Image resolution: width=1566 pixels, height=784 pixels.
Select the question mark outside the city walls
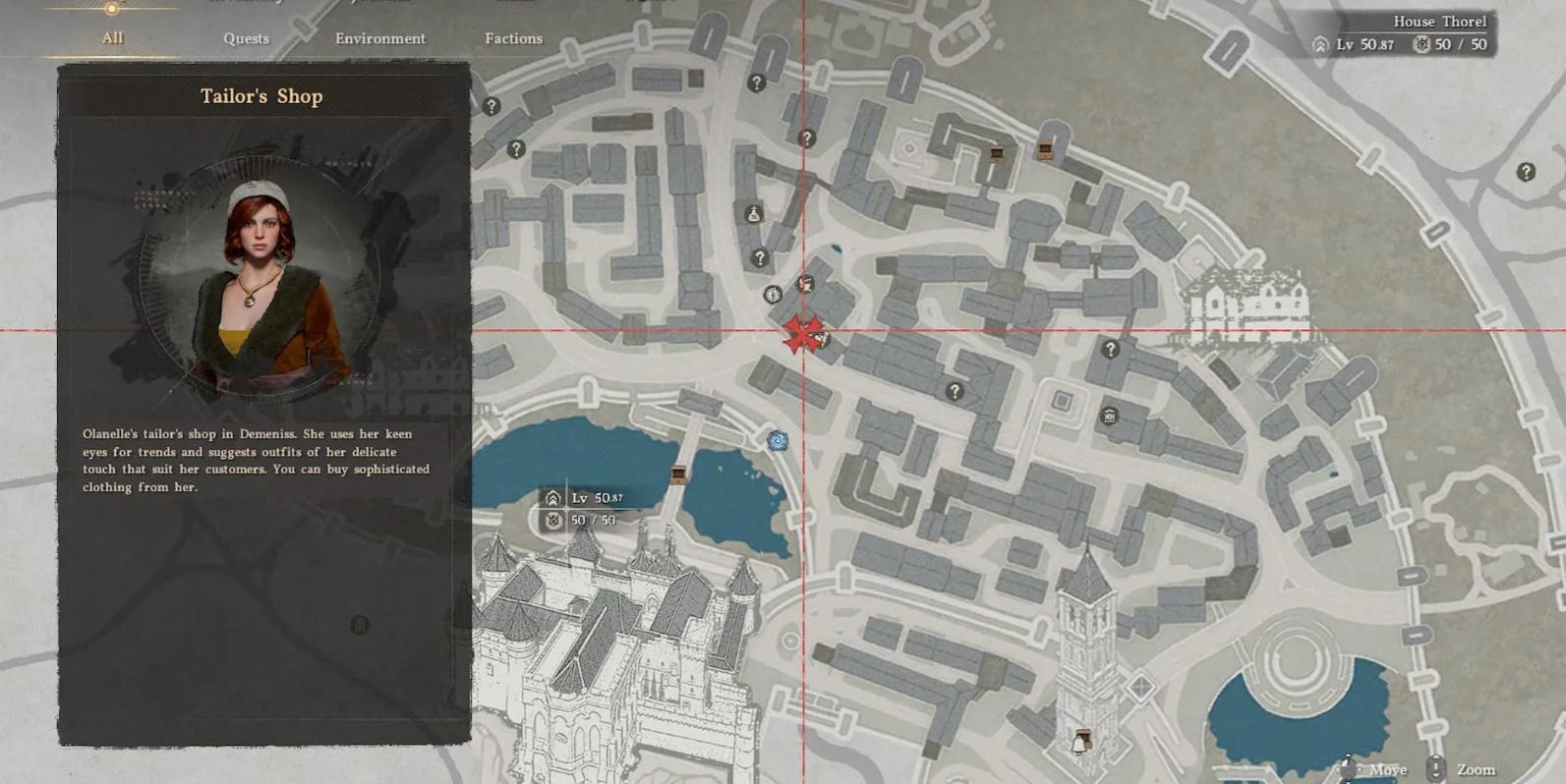click(1526, 172)
